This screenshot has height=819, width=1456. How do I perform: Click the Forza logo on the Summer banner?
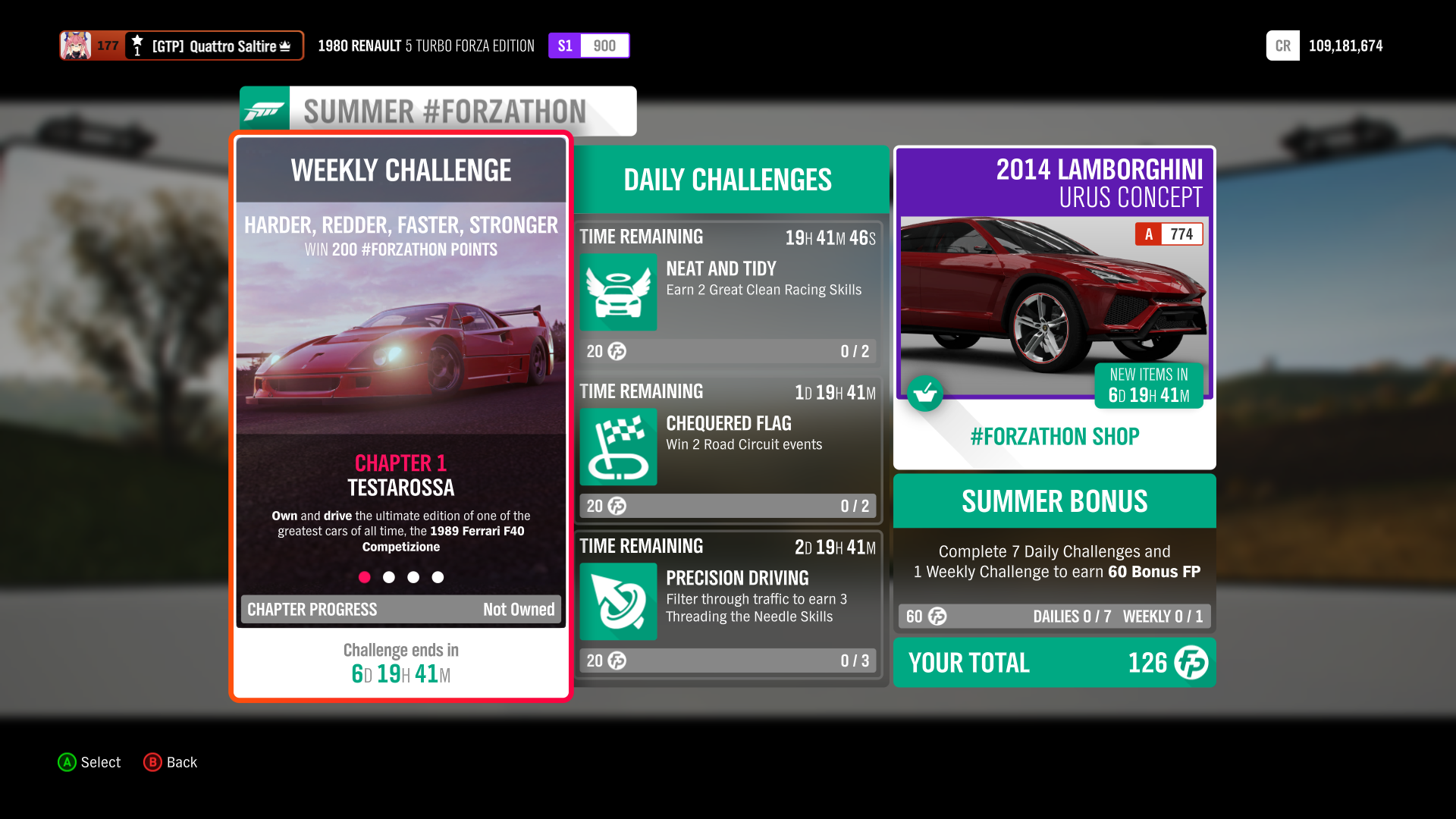tap(264, 110)
